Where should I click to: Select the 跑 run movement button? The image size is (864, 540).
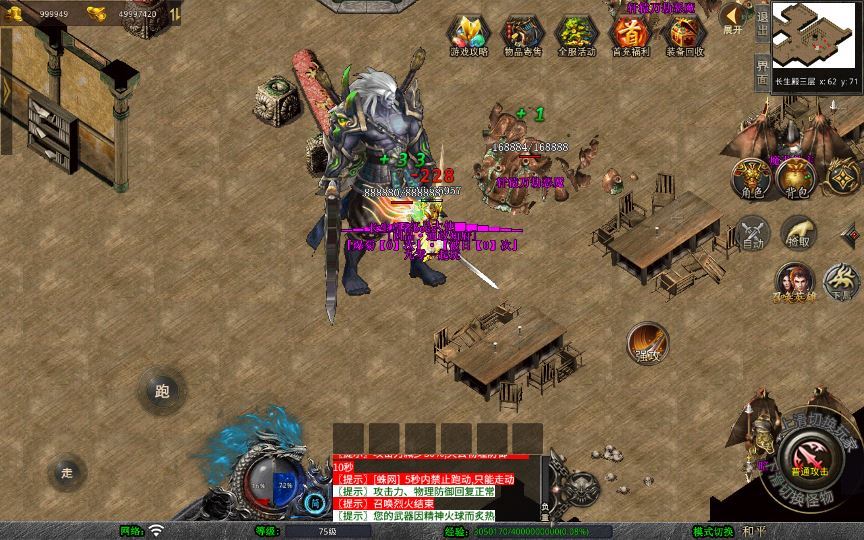(x=162, y=391)
